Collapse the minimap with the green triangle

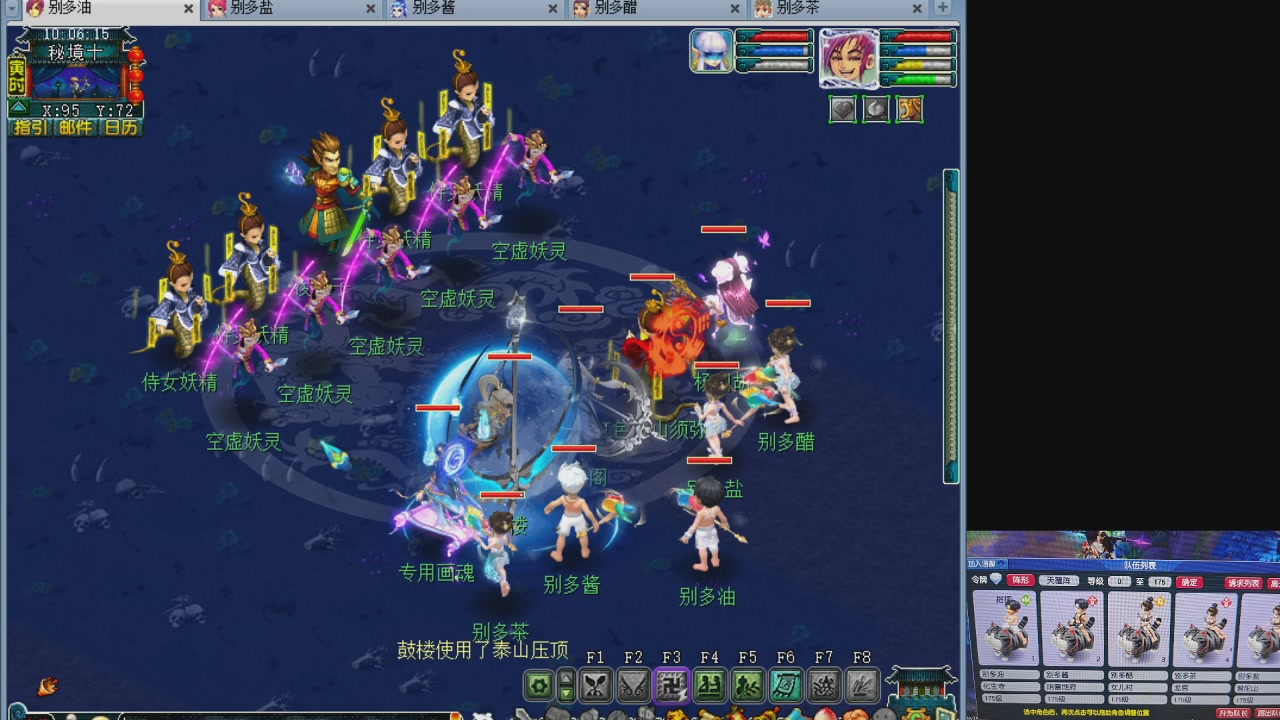[18, 107]
